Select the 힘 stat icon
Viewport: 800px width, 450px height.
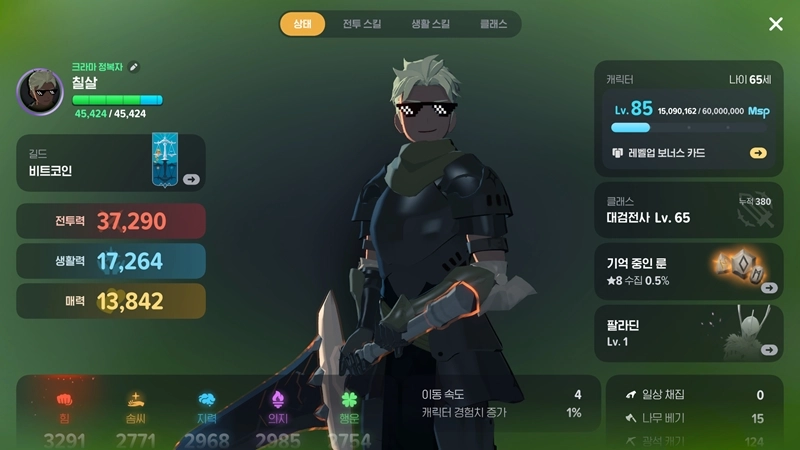[x=65, y=400]
